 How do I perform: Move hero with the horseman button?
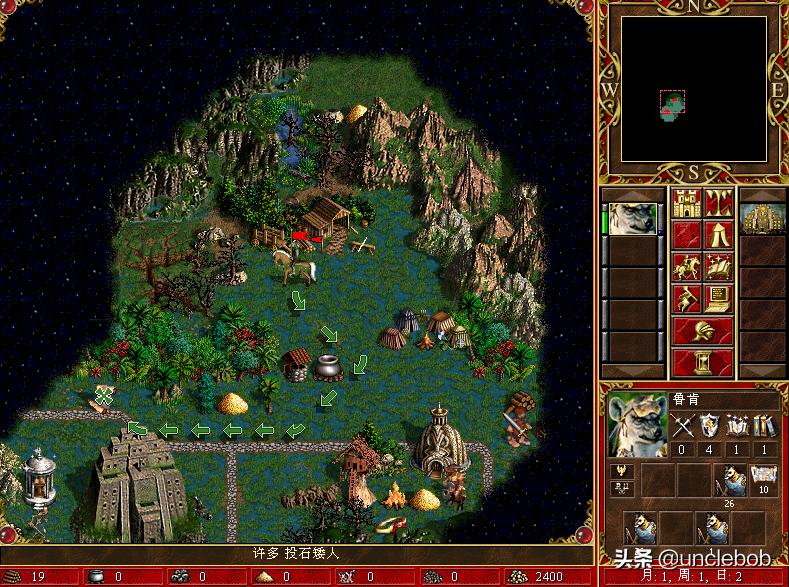(x=687, y=268)
